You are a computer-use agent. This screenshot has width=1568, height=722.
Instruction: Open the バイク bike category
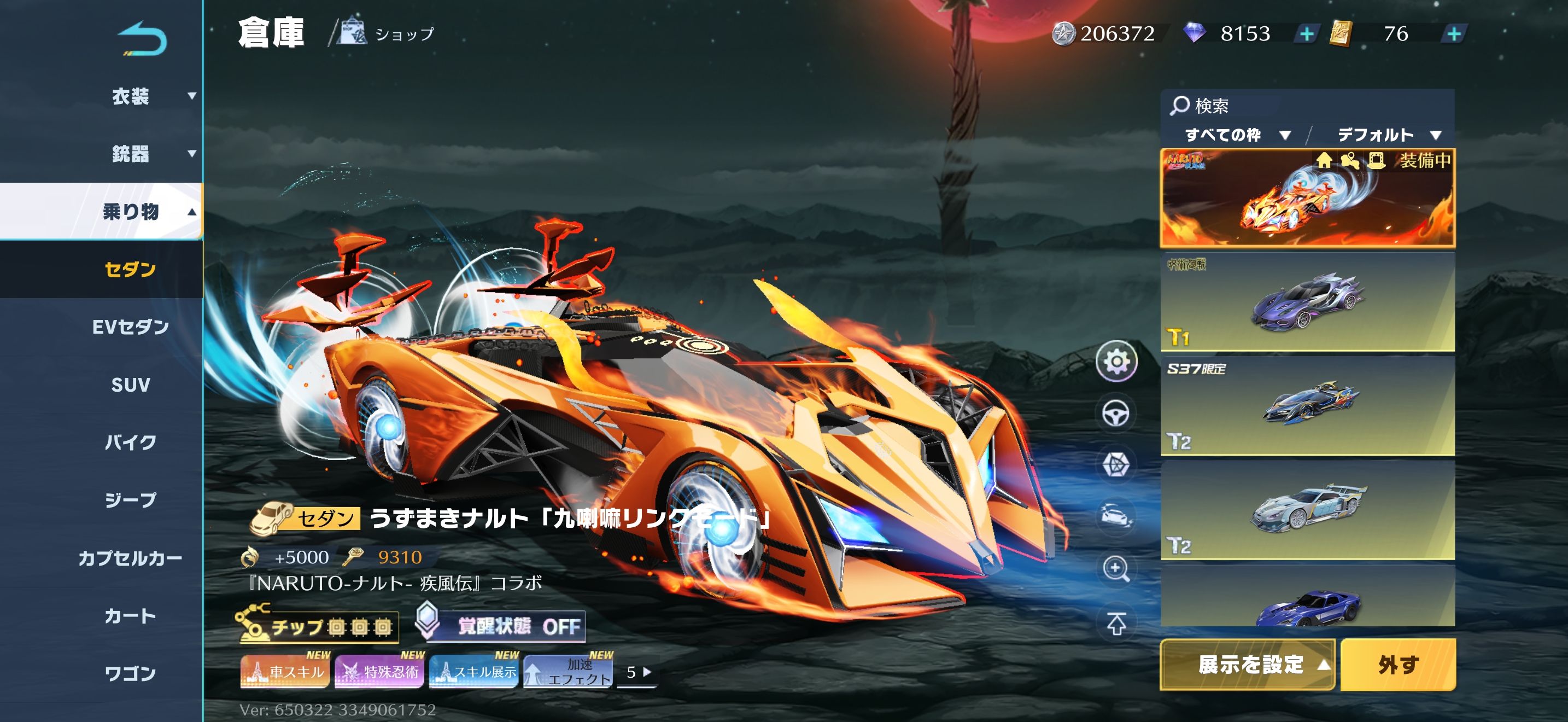coord(130,442)
